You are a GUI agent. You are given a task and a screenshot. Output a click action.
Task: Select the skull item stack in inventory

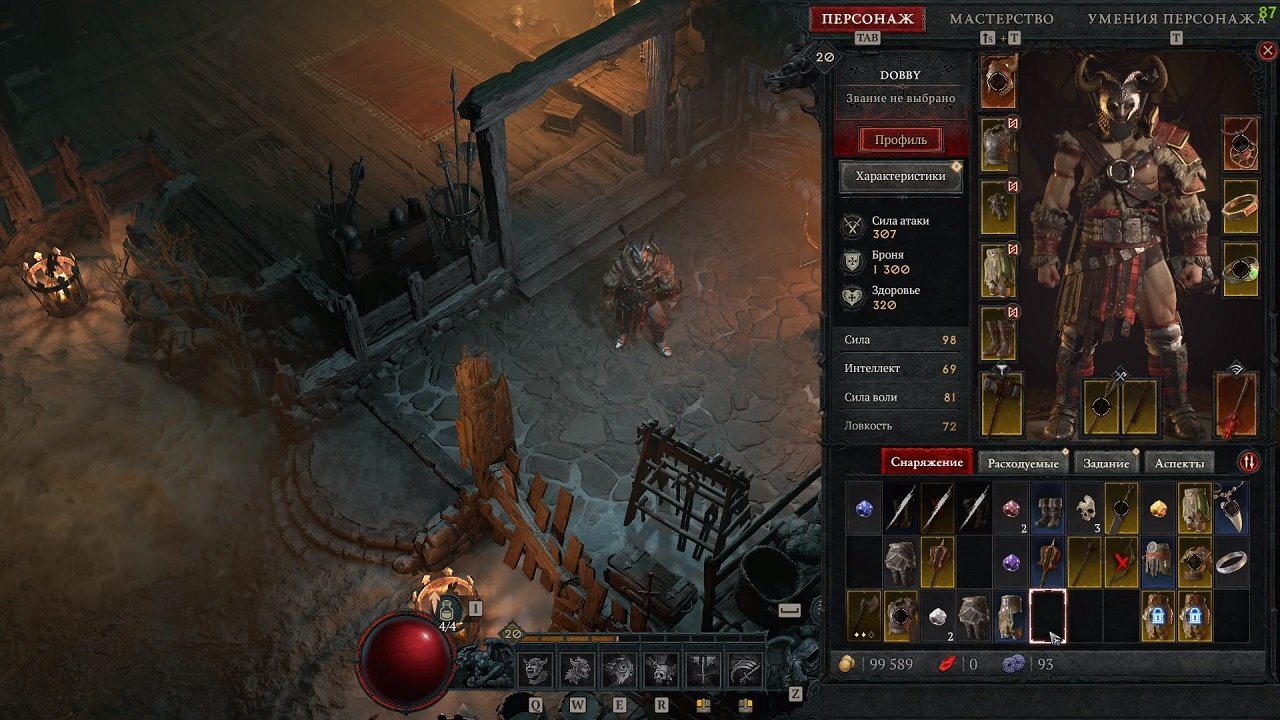[1086, 509]
